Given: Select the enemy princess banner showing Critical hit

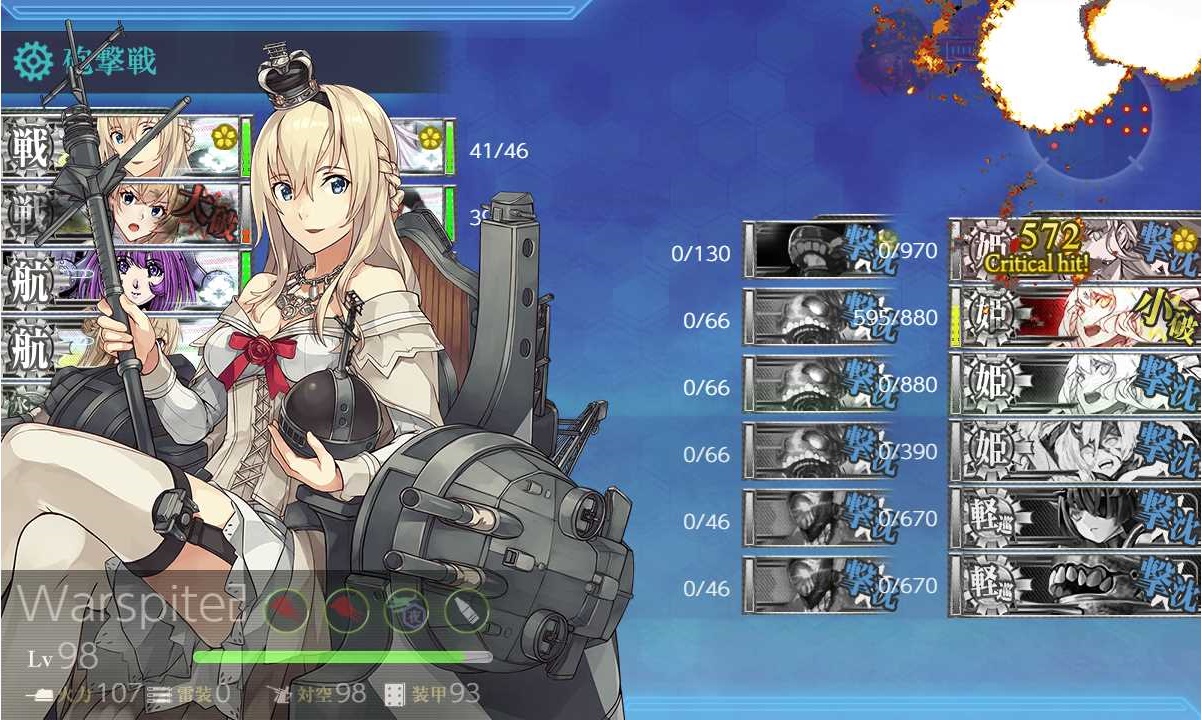Looking at the screenshot, I should 1075,250.
